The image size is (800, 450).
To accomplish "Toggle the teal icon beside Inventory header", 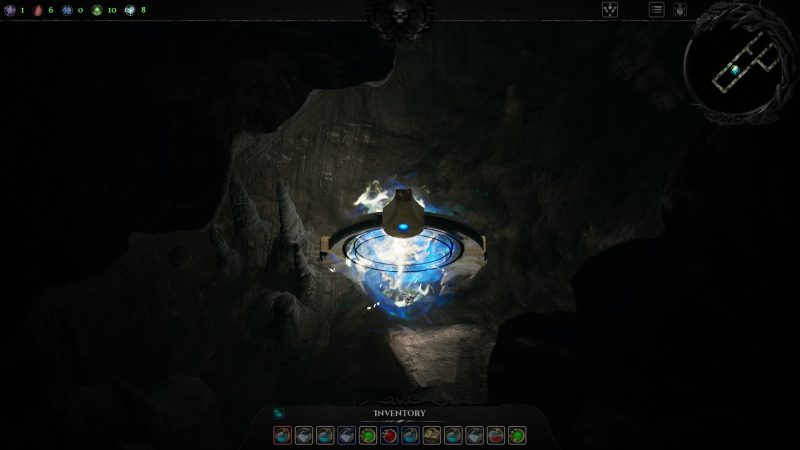I will click(x=279, y=413).
